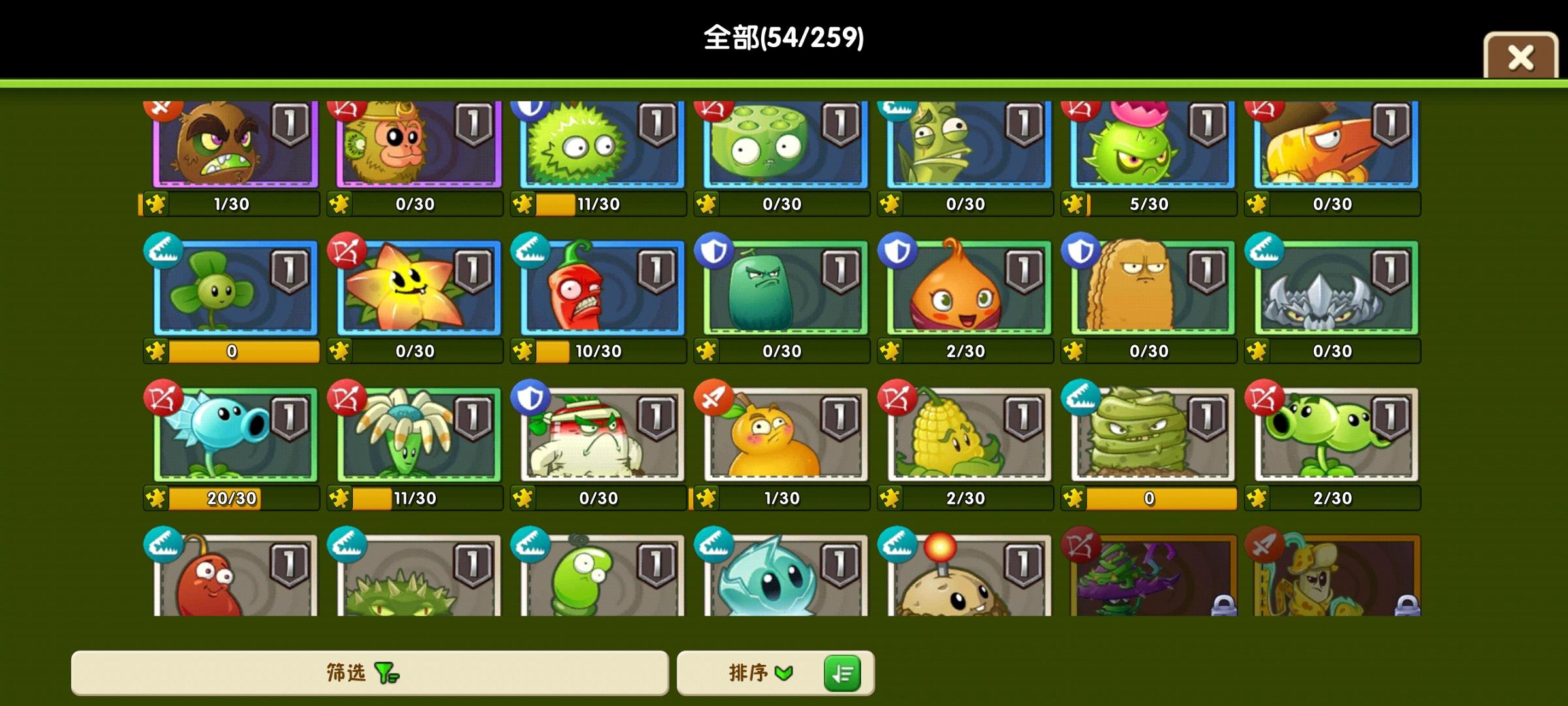This screenshot has height=706, width=1568.
Task: Click the puzzle piece icon under the Starfruit card
Action: [338, 351]
